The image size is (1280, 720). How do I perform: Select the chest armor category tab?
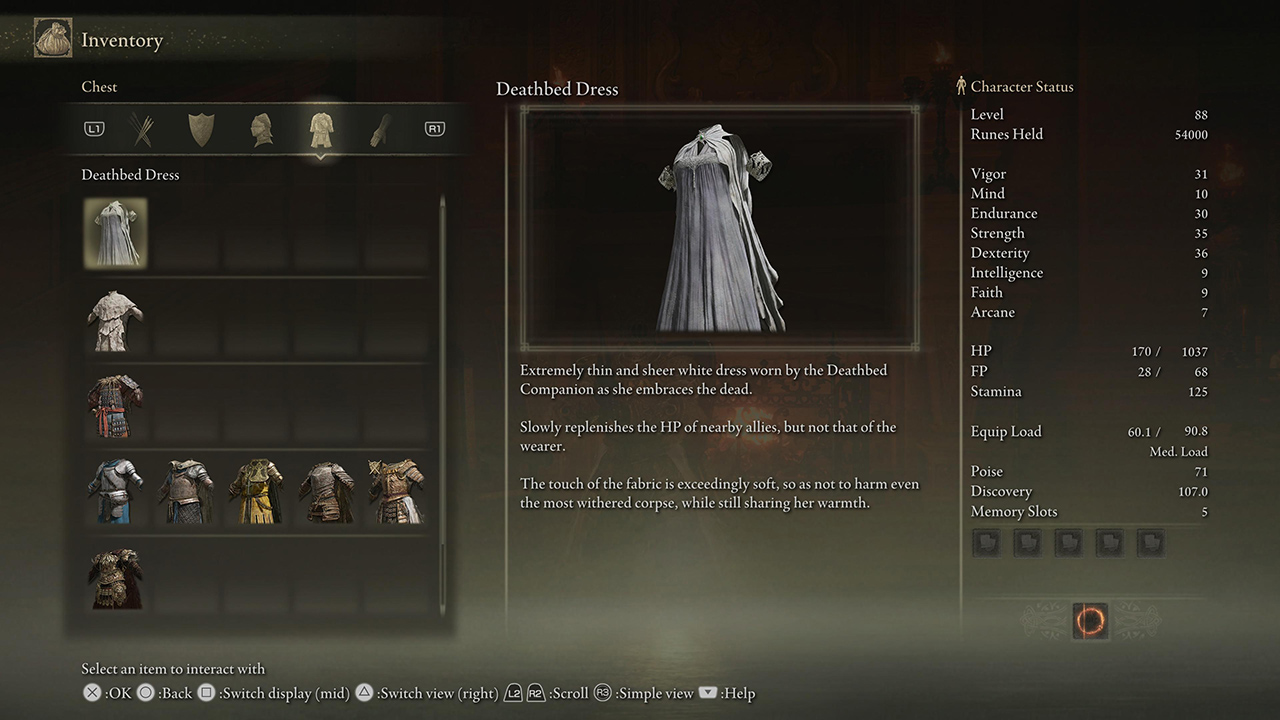[321, 129]
